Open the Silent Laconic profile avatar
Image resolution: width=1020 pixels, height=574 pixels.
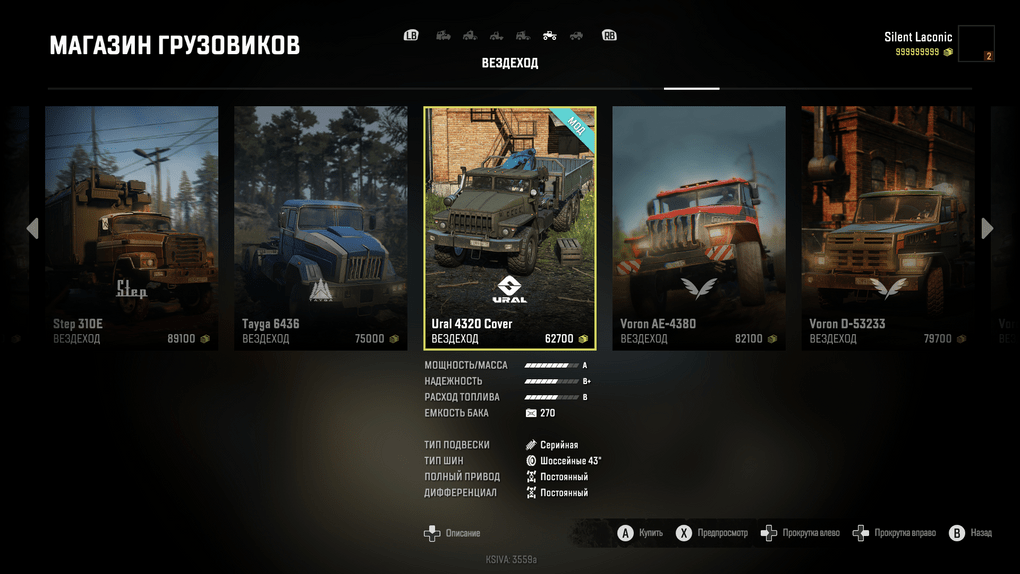pos(976,44)
